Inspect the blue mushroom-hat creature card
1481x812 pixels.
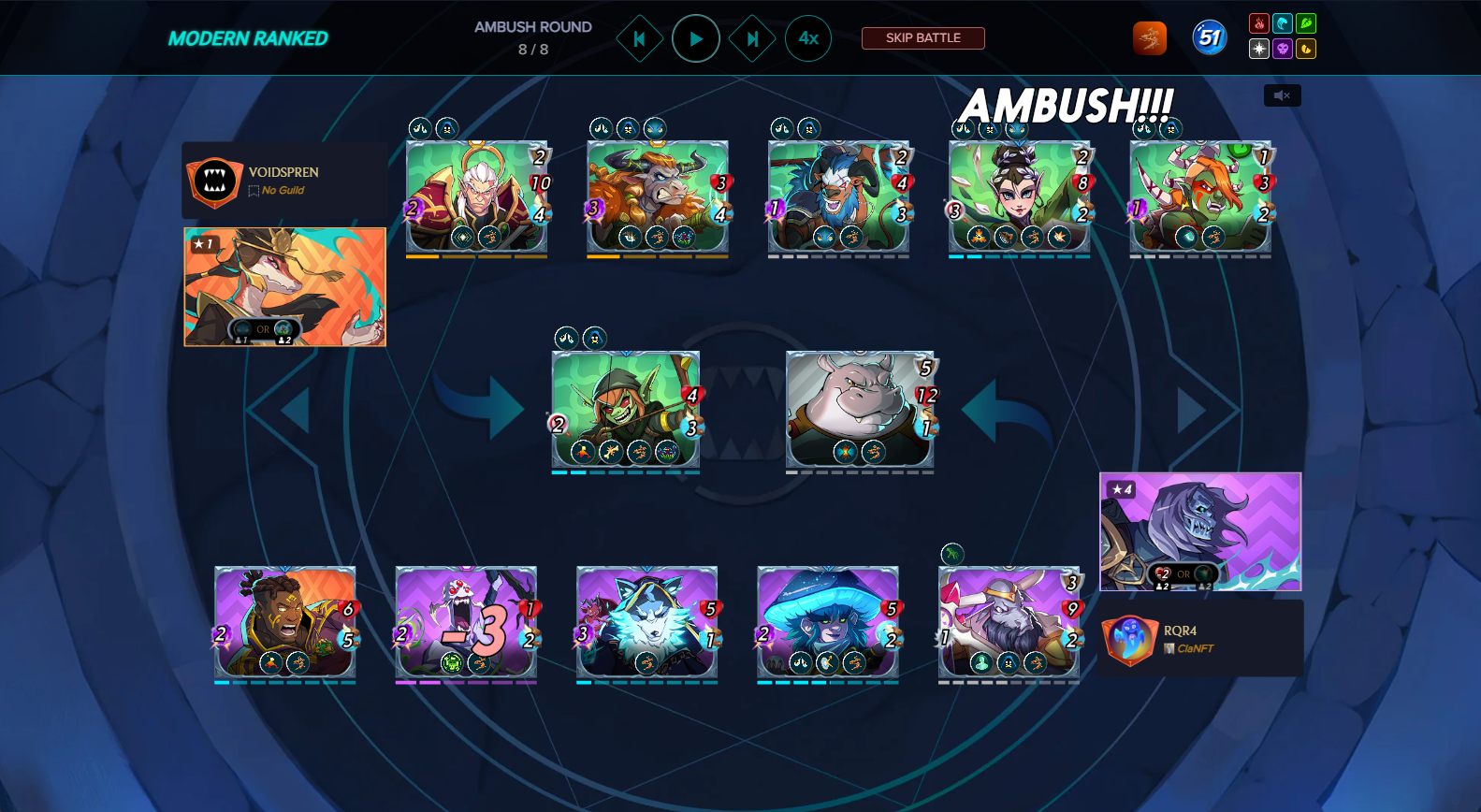(827, 621)
